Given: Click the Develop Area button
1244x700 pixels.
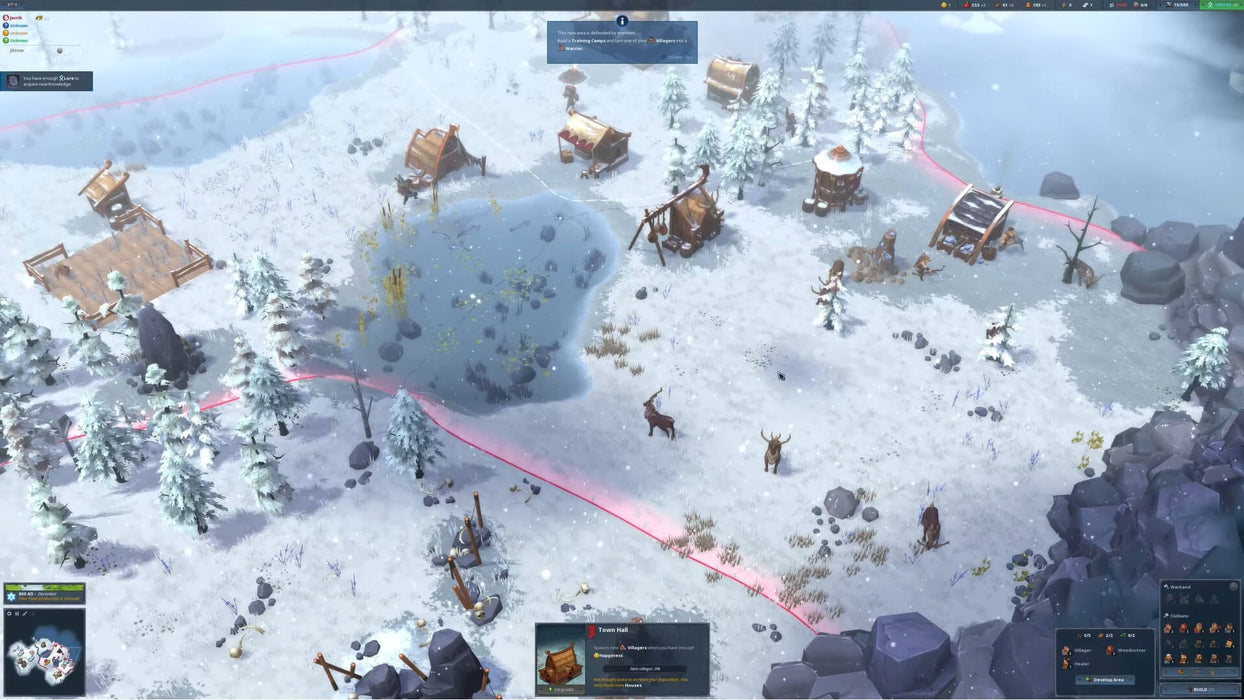Looking at the screenshot, I should point(1104,680).
